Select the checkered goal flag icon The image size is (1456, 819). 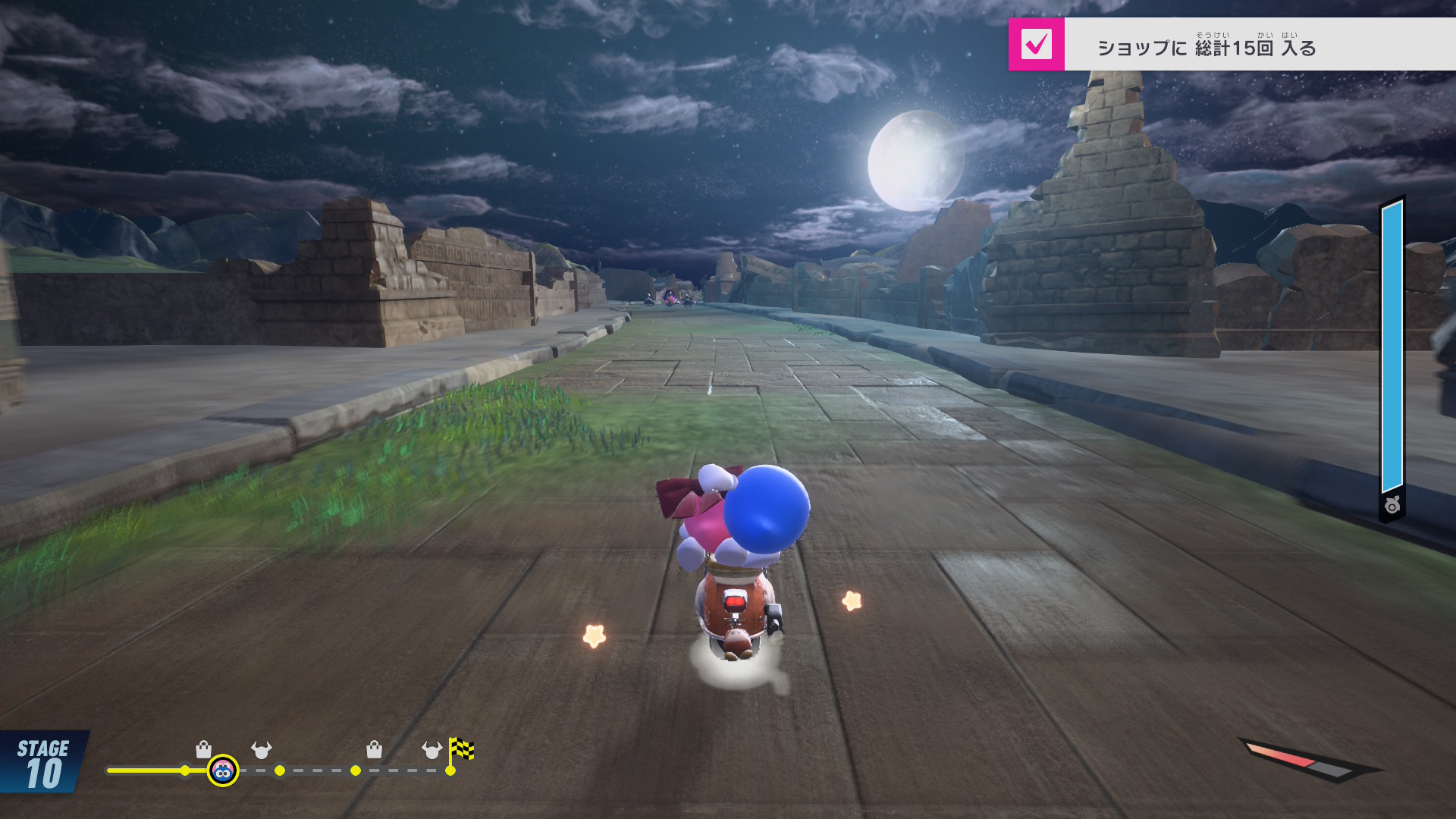click(x=461, y=750)
